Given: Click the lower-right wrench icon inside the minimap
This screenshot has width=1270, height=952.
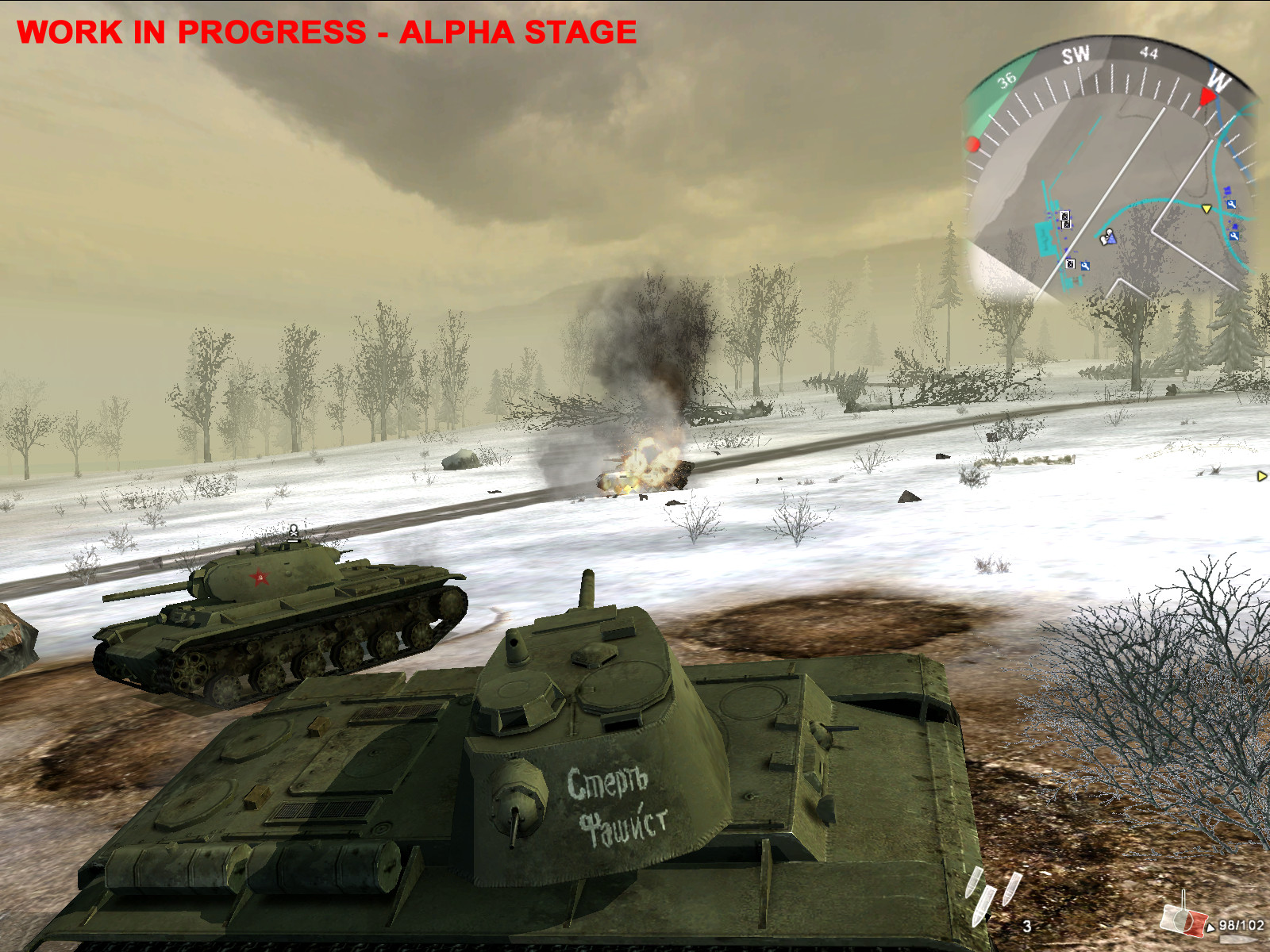Looking at the screenshot, I should [1234, 236].
